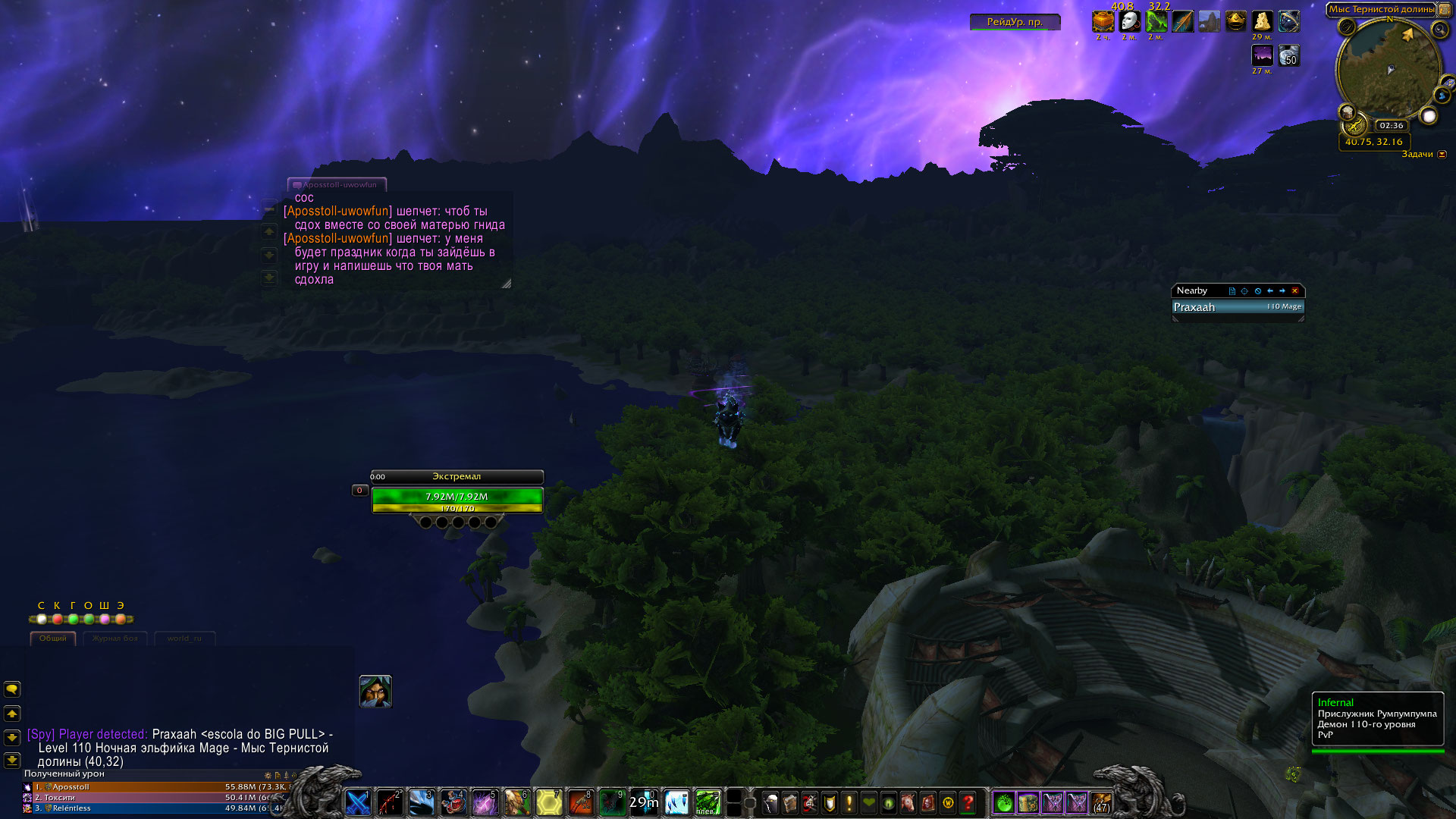
Task: Activate the yellow hexagon ability in slot 7
Action: [549, 802]
